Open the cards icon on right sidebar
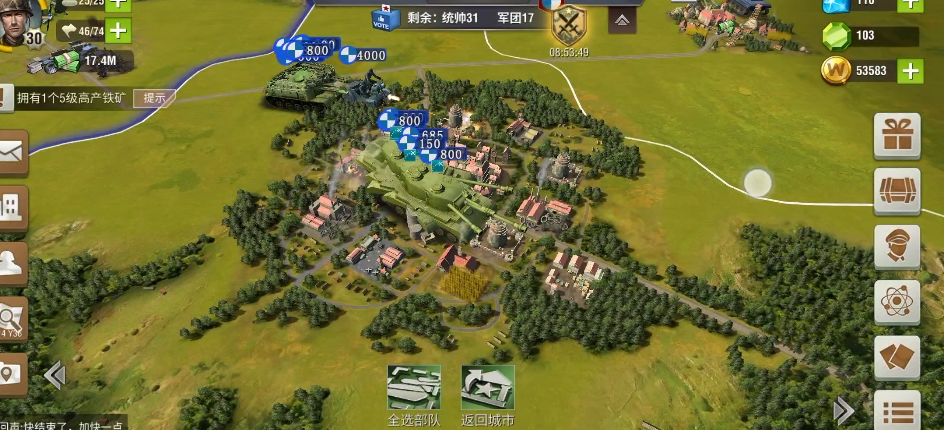The height and width of the screenshot is (430, 944). pyautogui.click(x=897, y=357)
